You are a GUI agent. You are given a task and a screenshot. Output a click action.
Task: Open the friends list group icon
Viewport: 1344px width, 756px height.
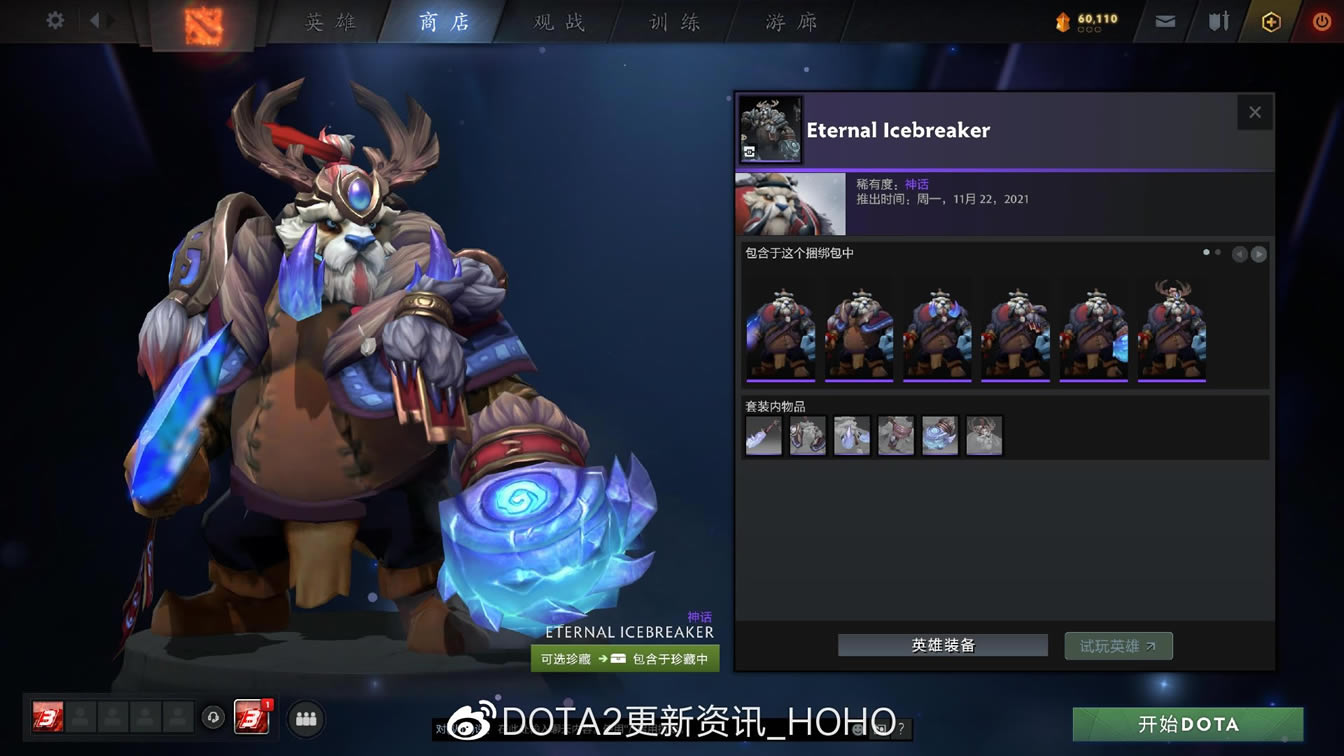[x=306, y=718]
